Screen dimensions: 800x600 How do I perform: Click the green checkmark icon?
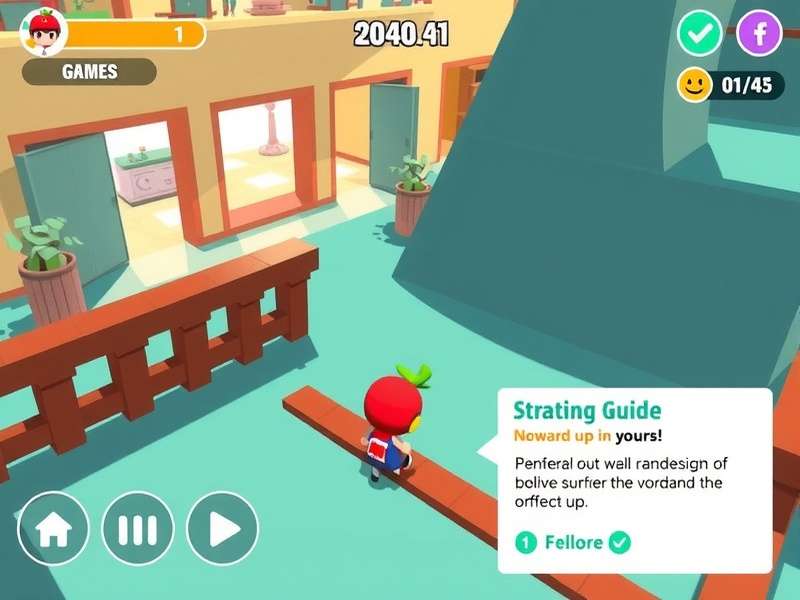tap(700, 34)
